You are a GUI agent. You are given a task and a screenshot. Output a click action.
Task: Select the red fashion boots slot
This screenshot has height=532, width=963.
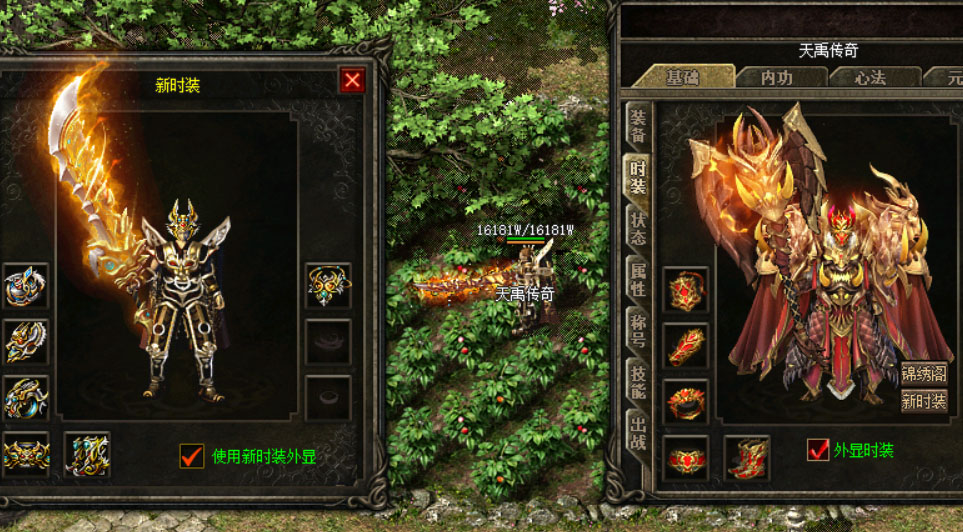(746, 457)
